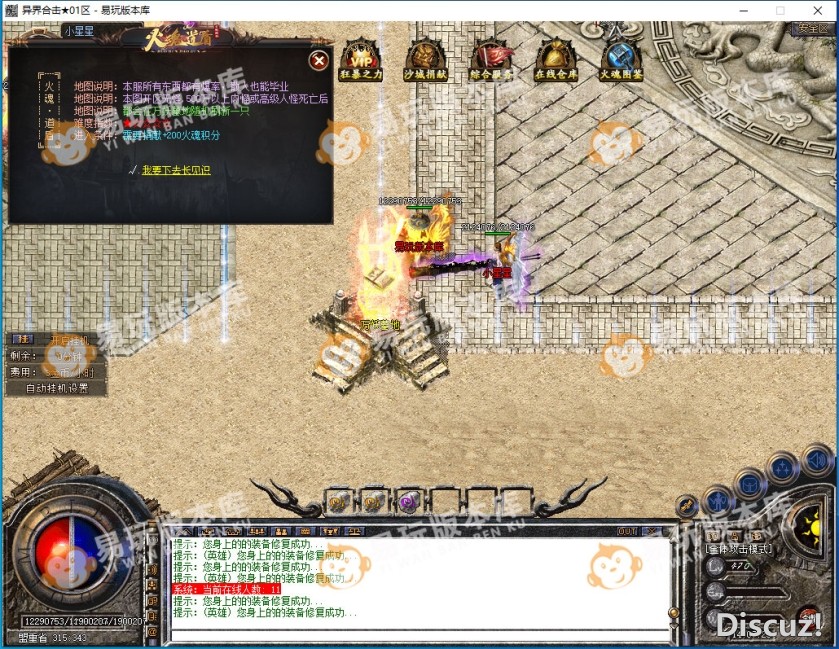The height and width of the screenshot is (649, 839).
Task: Open the 火魂图鉴 codex icon
Action: pyautogui.click(x=621, y=60)
